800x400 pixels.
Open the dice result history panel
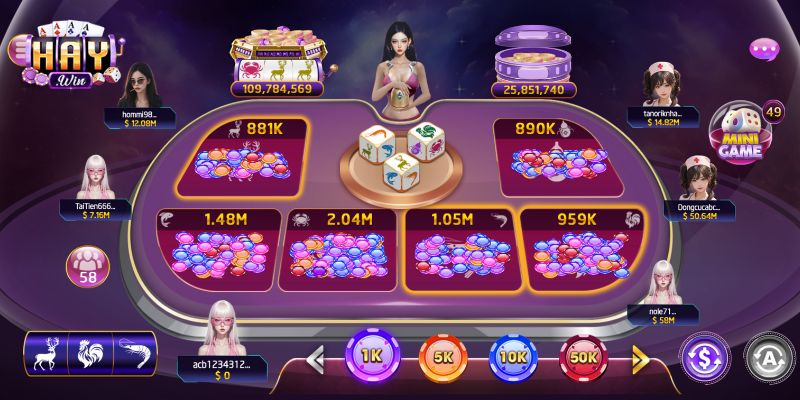tap(90, 354)
